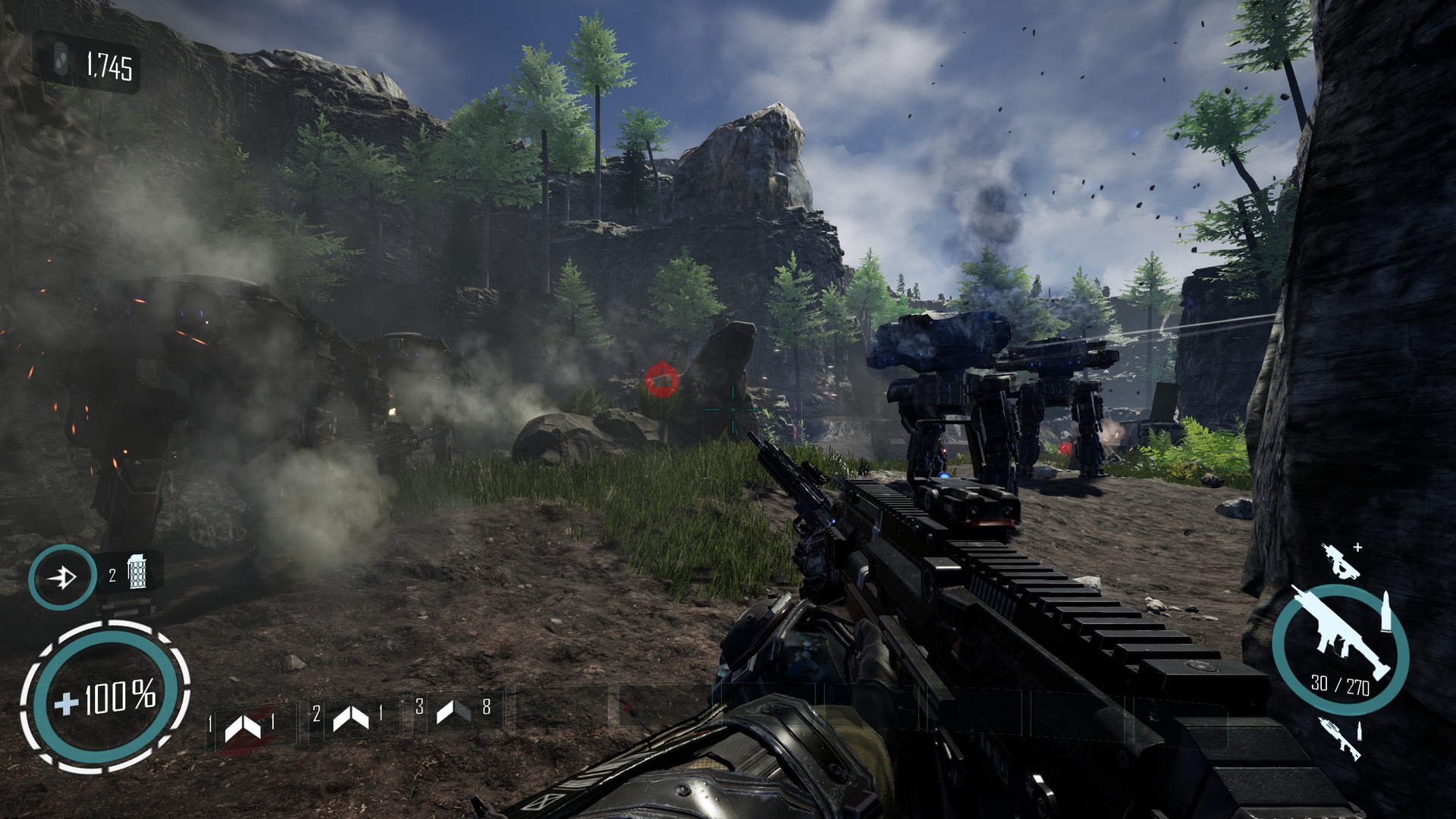Viewport: 1456px width, 819px height.
Task: Toggle the plus marker near the SMG icon
Action: click(x=1357, y=548)
